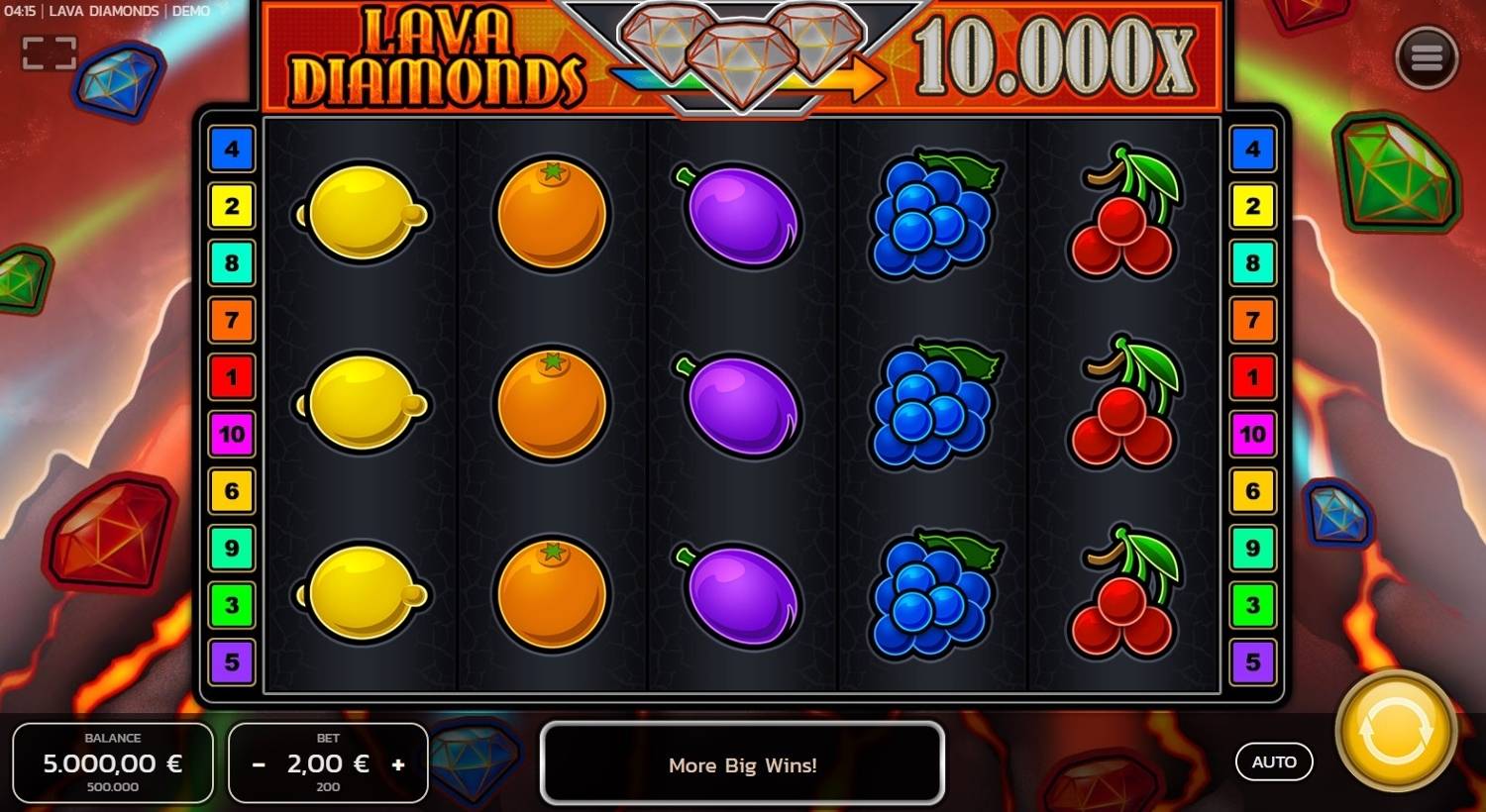
Task: Open the hamburger game menu
Action: (1427, 56)
